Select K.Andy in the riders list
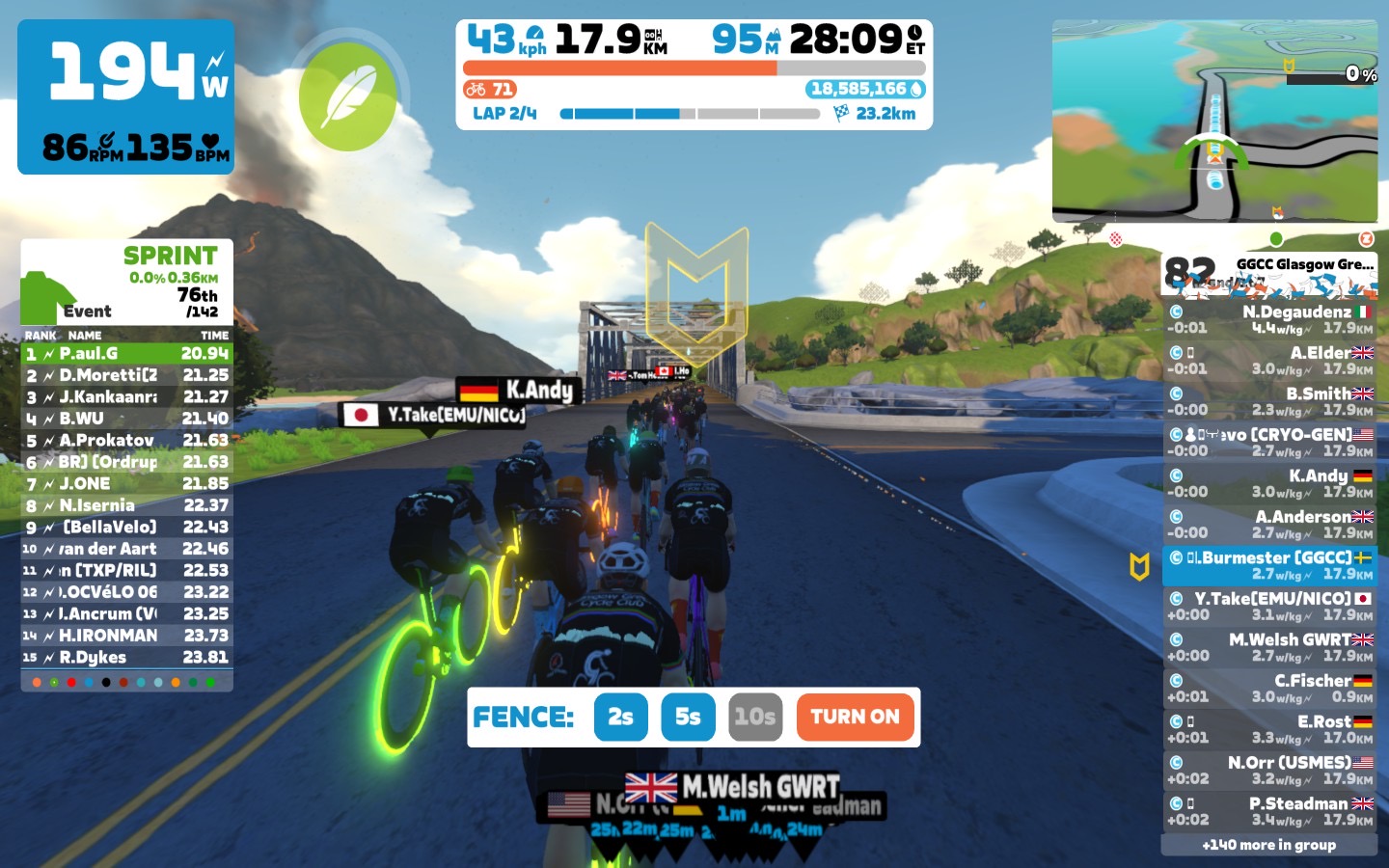The width and height of the screenshot is (1389, 868). [1268, 483]
